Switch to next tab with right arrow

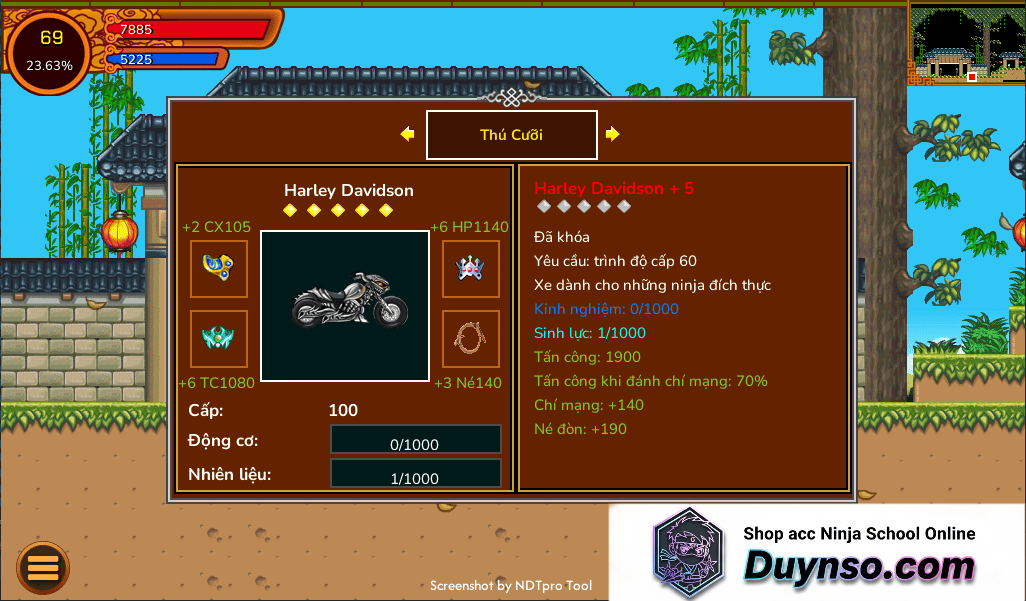[612, 134]
